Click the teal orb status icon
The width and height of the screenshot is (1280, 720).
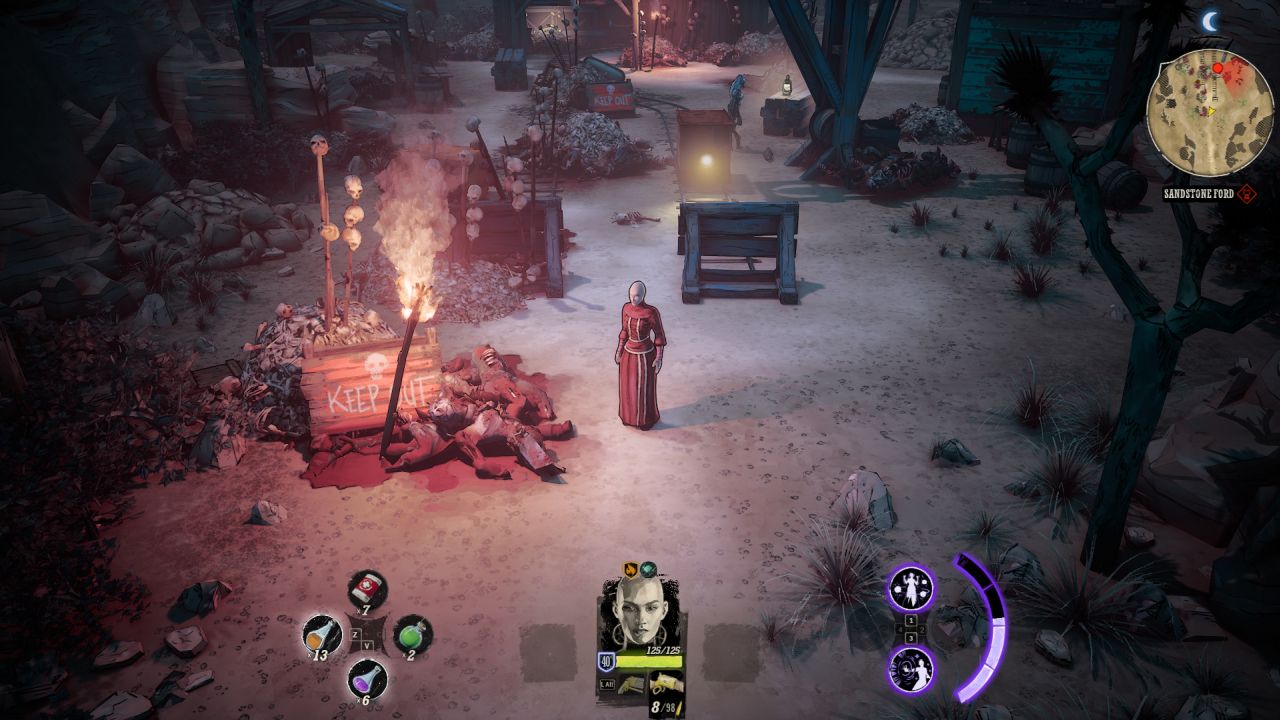click(648, 569)
